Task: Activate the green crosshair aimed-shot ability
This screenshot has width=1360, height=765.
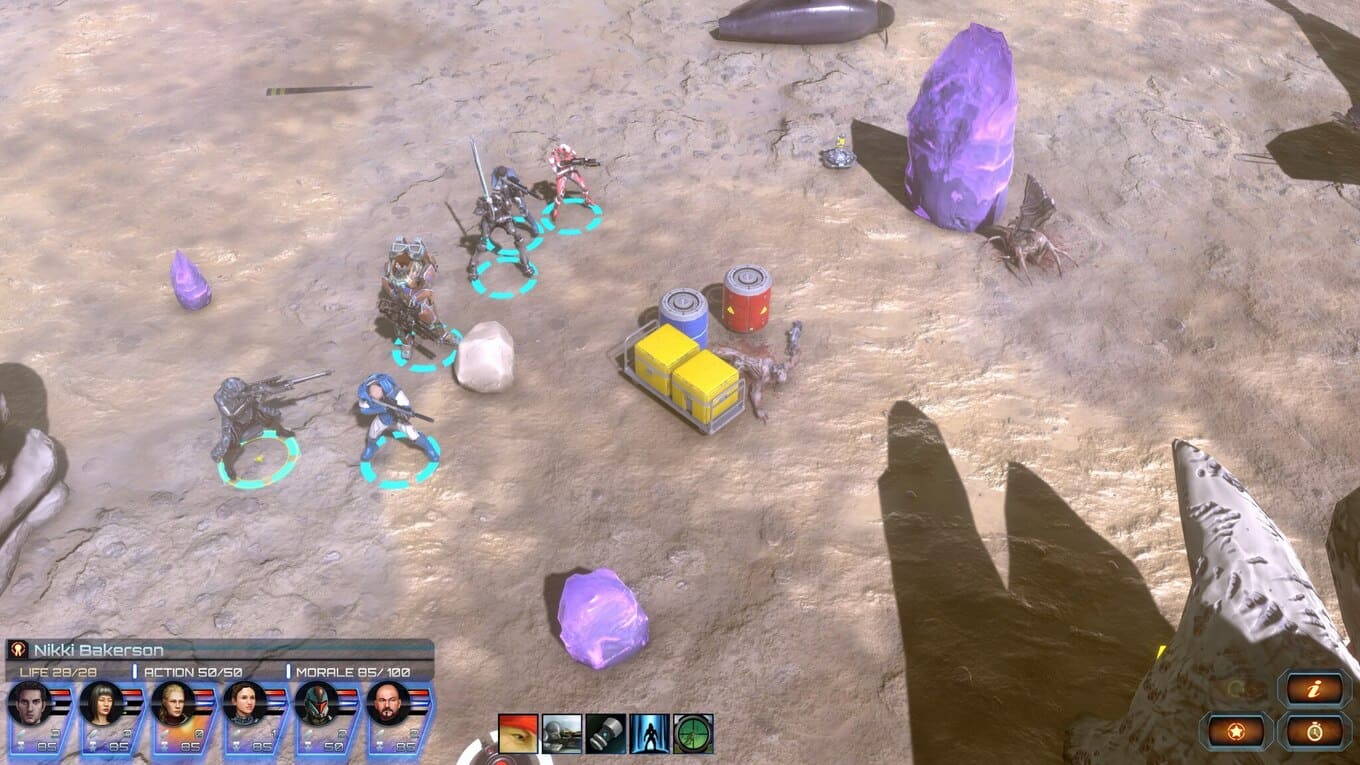Action: 693,733
